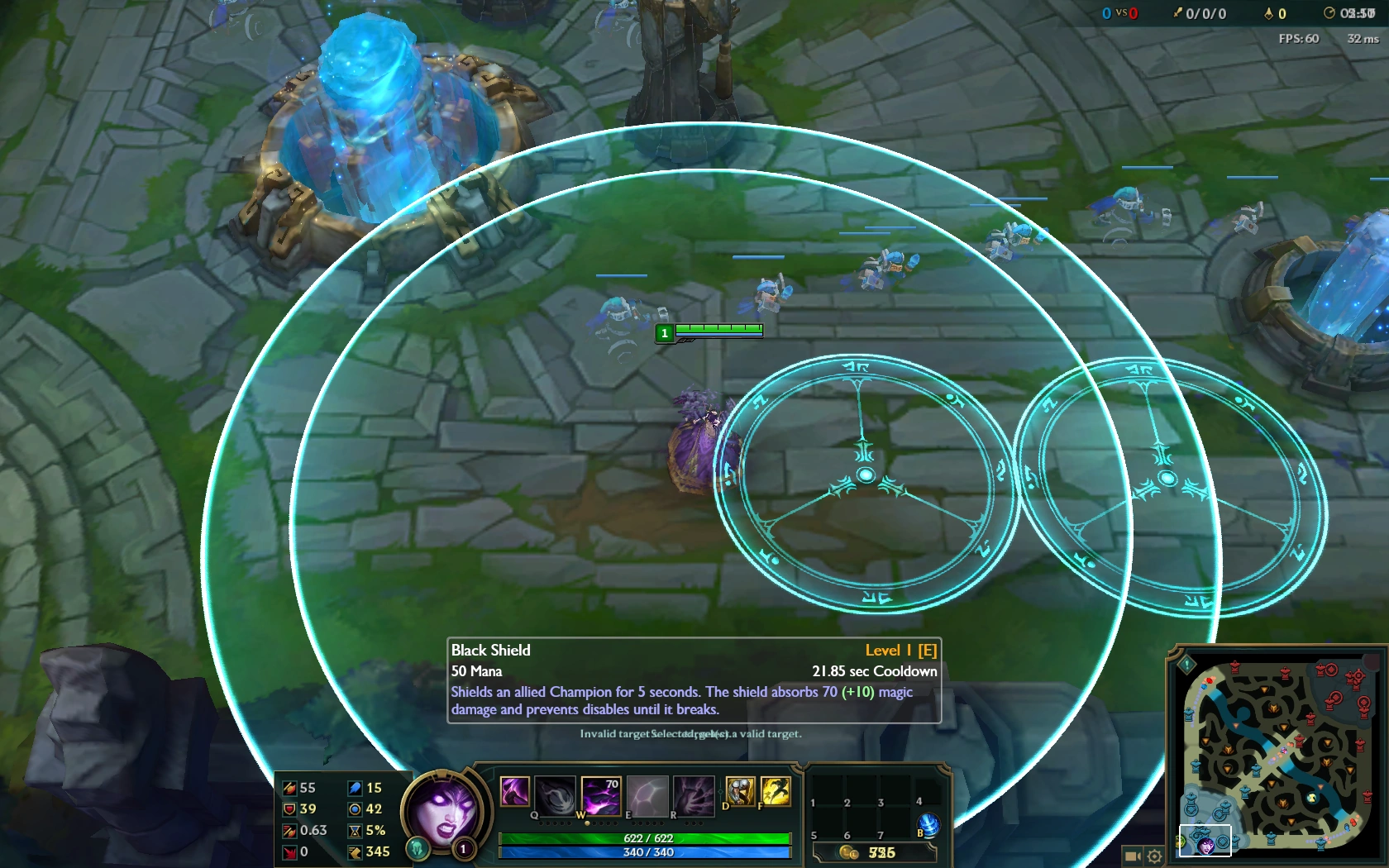Click the Tormented Shadow W ability icon

pyautogui.click(x=601, y=796)
